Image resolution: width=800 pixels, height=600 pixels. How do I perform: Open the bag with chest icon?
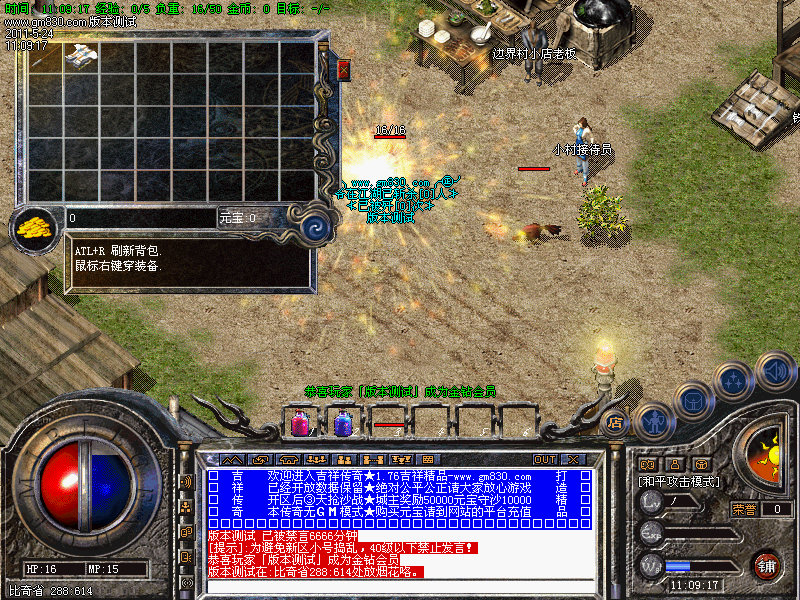click(x=693, y=400)
